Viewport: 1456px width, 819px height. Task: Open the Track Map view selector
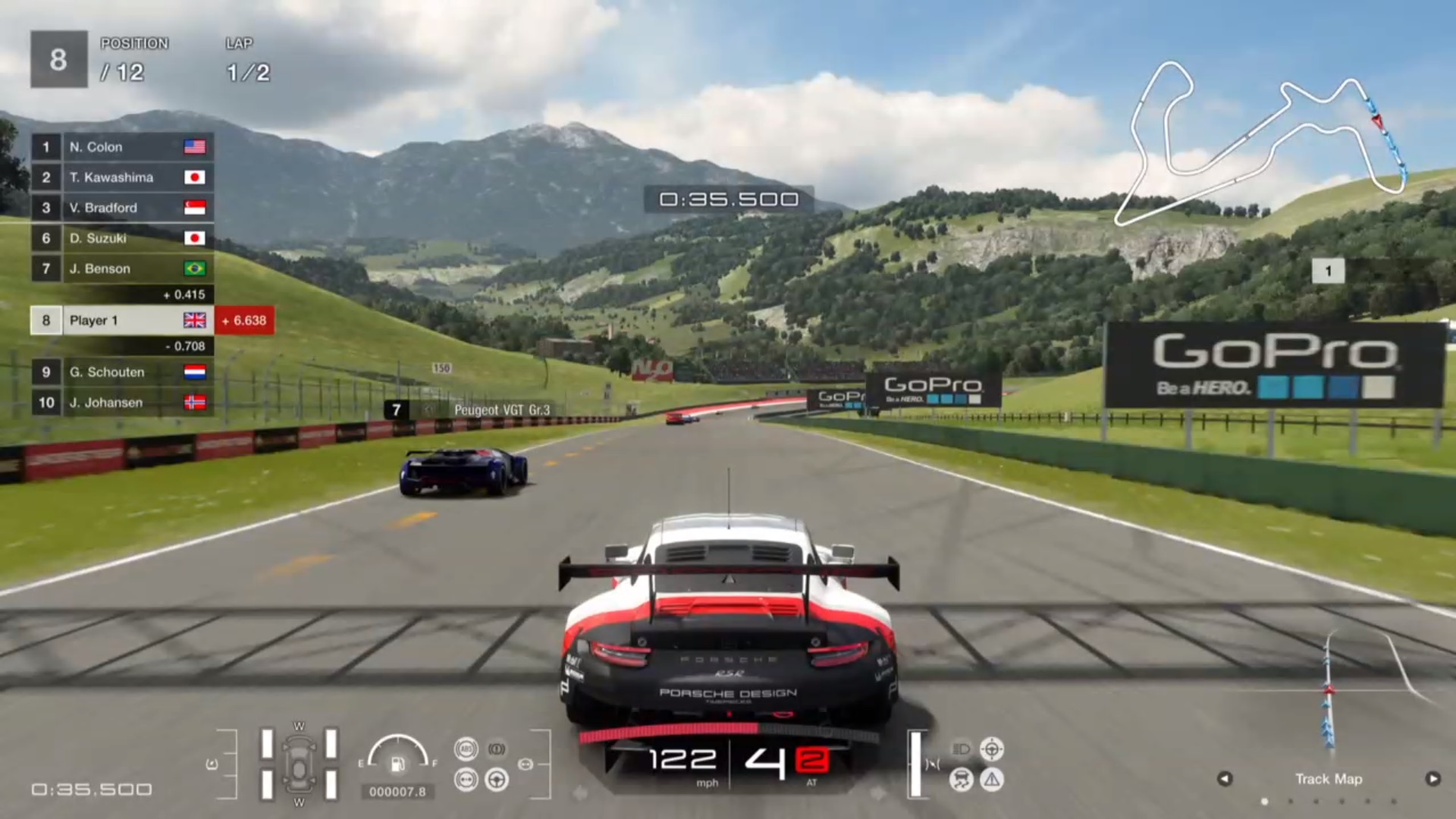pyautogui.click(x=1329, y=779)
